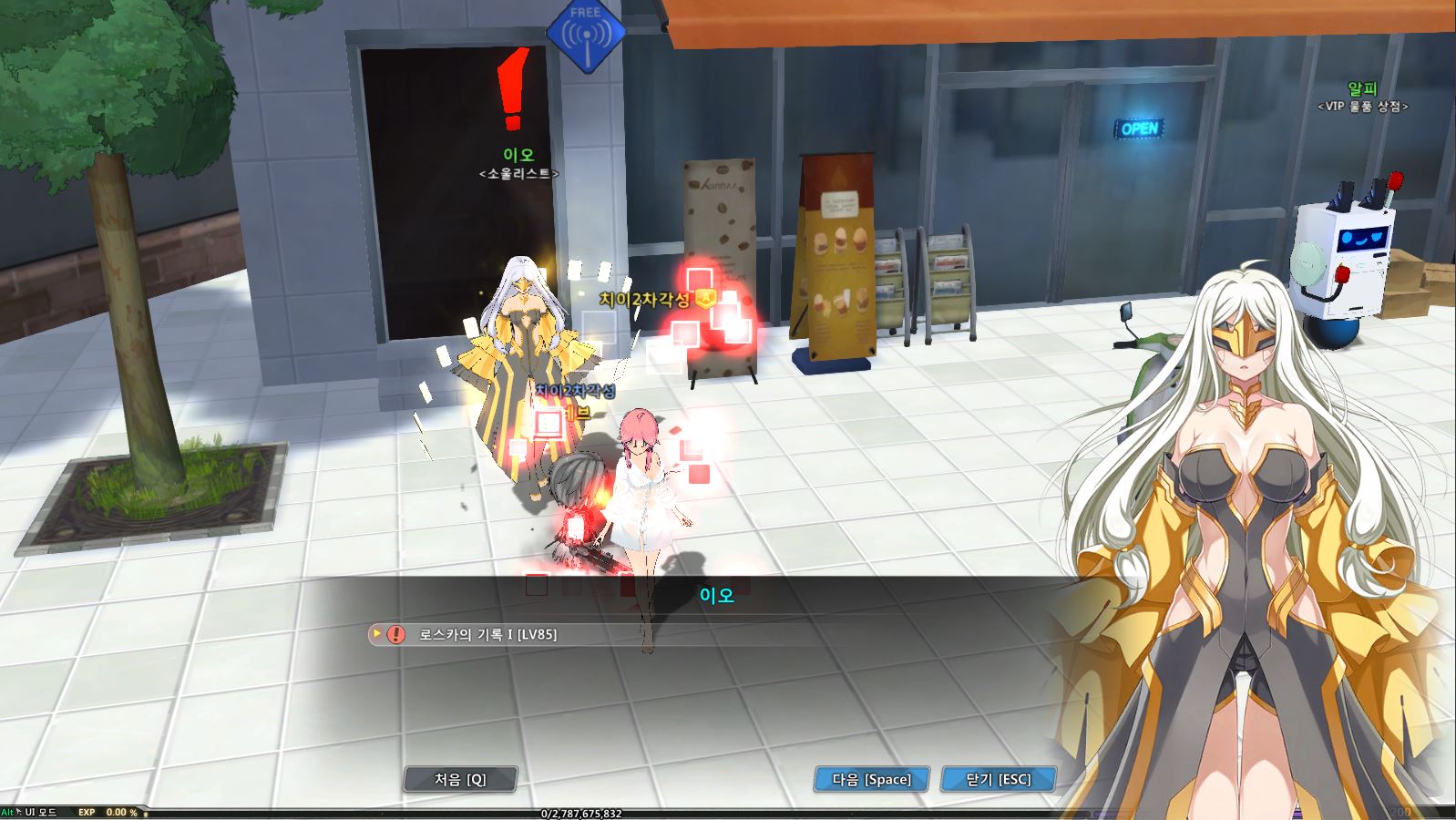1456x820 pixels.
Task: Select the 로스카의 기록 I quest entry
Action: (487, 634)
